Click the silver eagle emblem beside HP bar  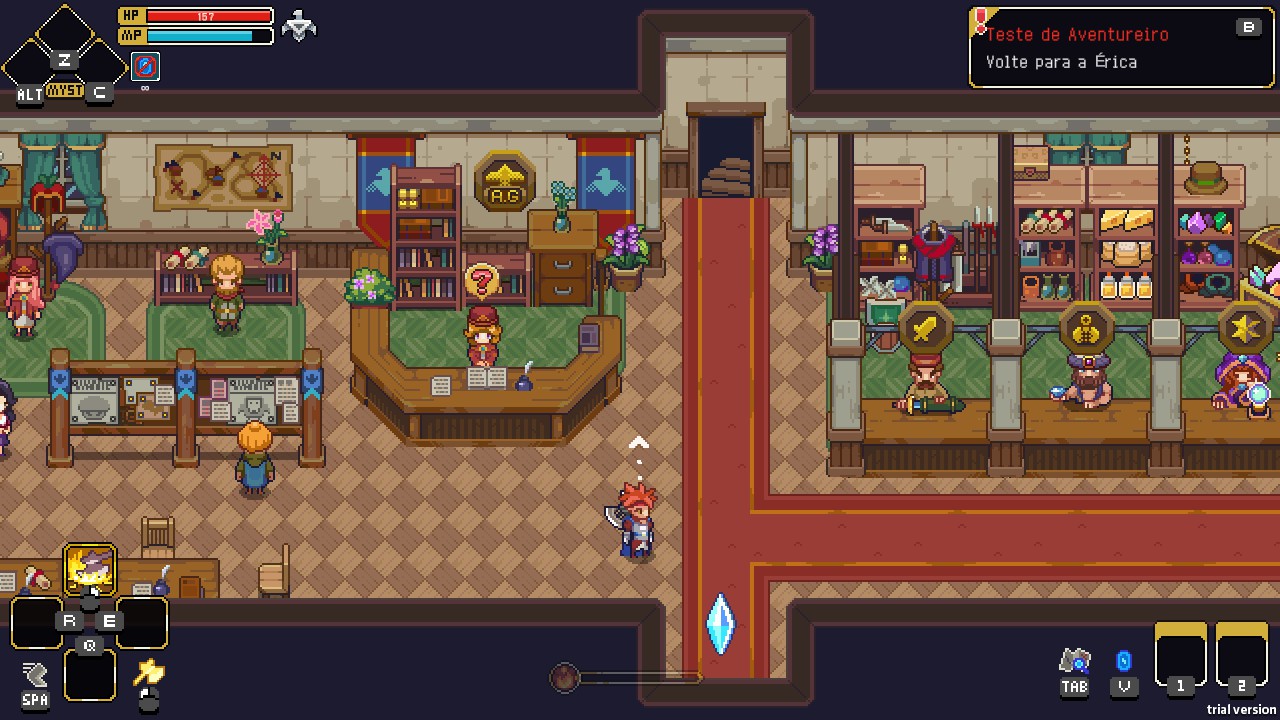click(299, 26)
